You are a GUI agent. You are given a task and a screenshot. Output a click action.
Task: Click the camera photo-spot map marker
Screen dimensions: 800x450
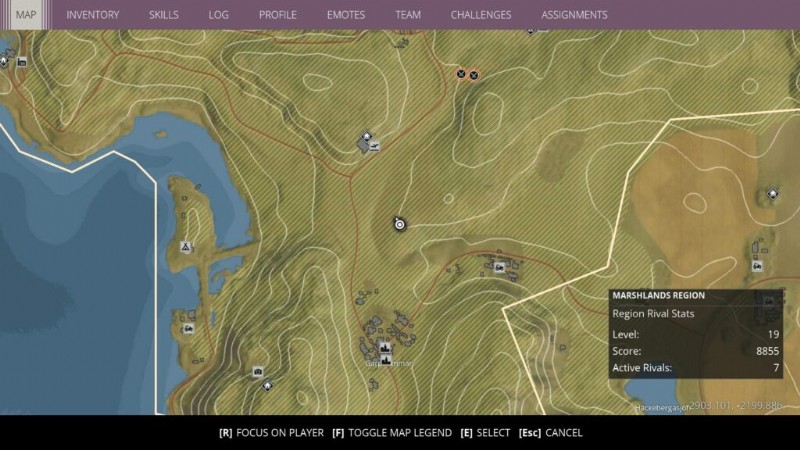tap(257, 371)
